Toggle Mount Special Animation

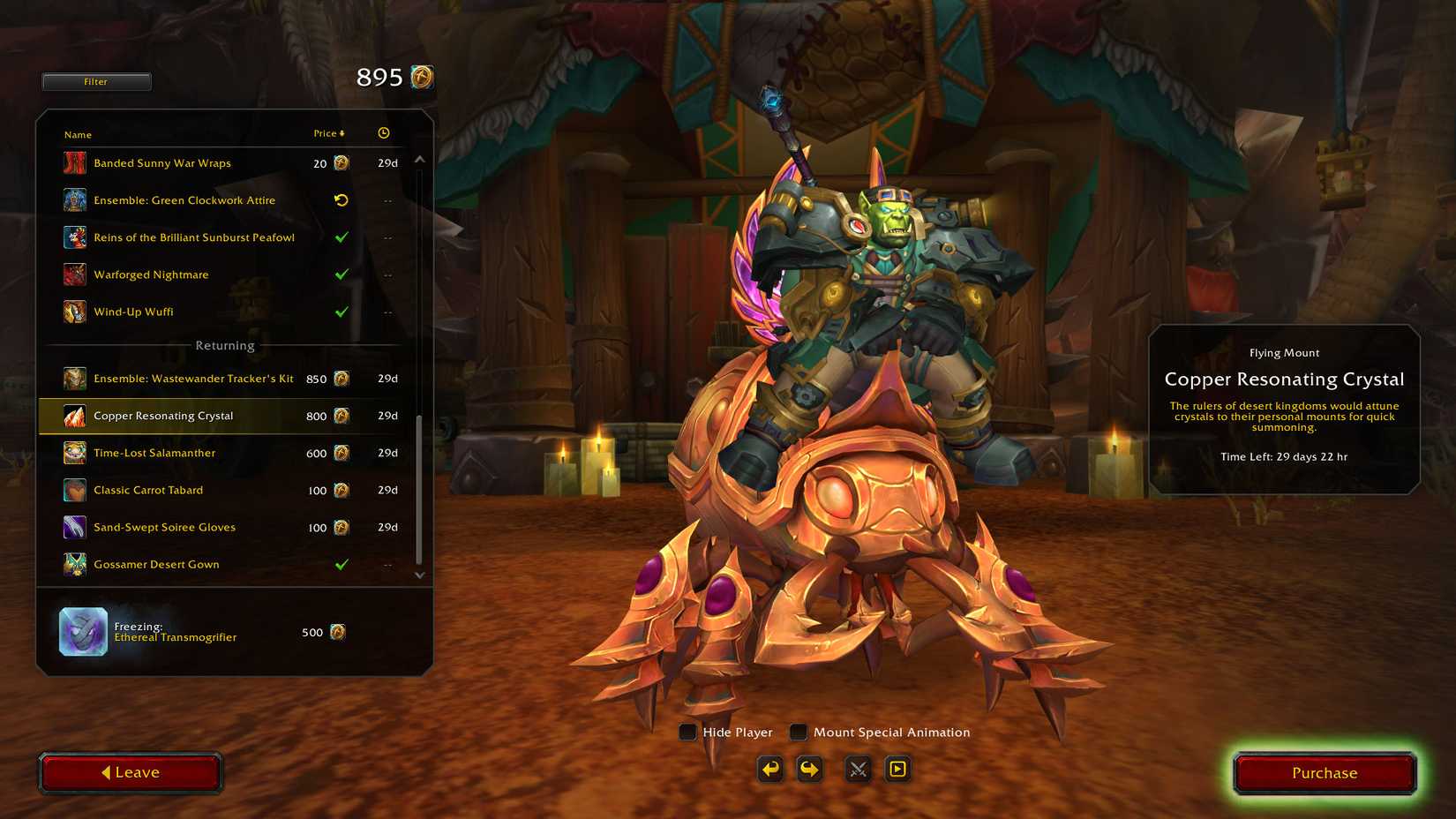pos(798,732)
